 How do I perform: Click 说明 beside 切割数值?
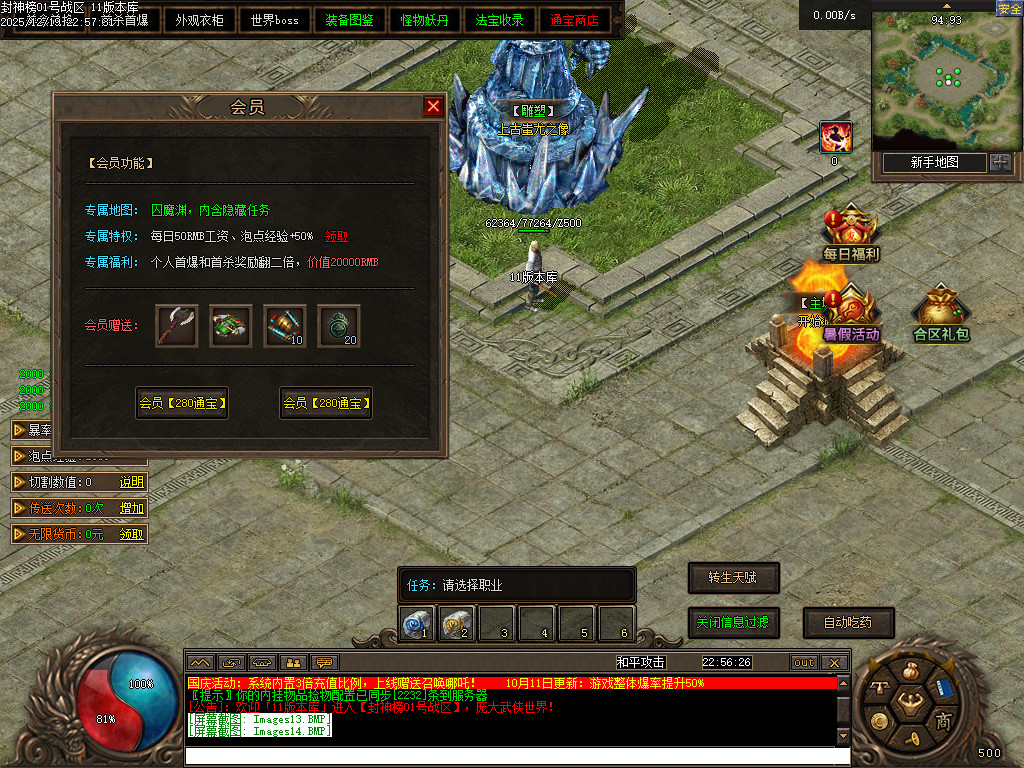[132, 482]
